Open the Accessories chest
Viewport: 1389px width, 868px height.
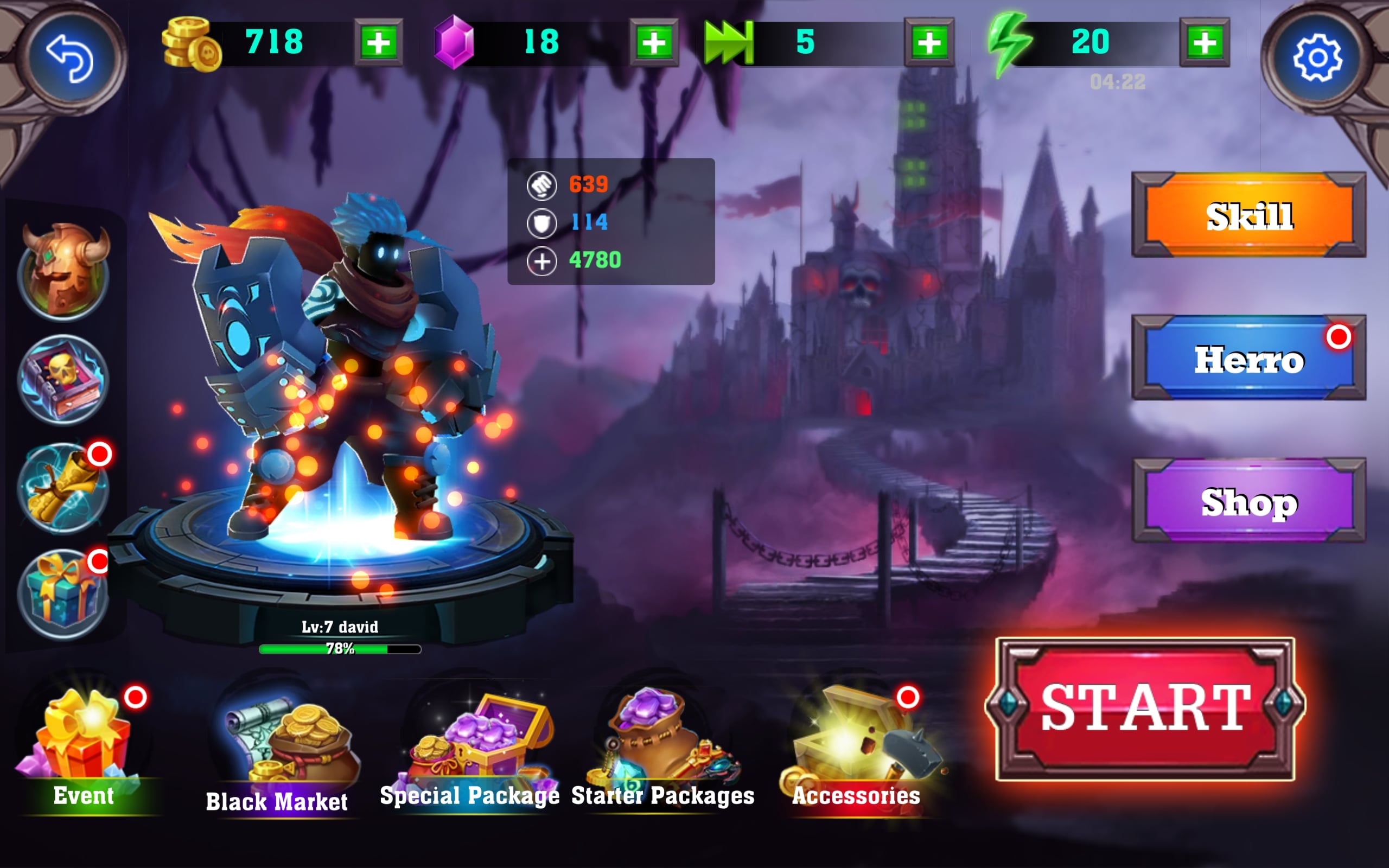click(855, 746)
